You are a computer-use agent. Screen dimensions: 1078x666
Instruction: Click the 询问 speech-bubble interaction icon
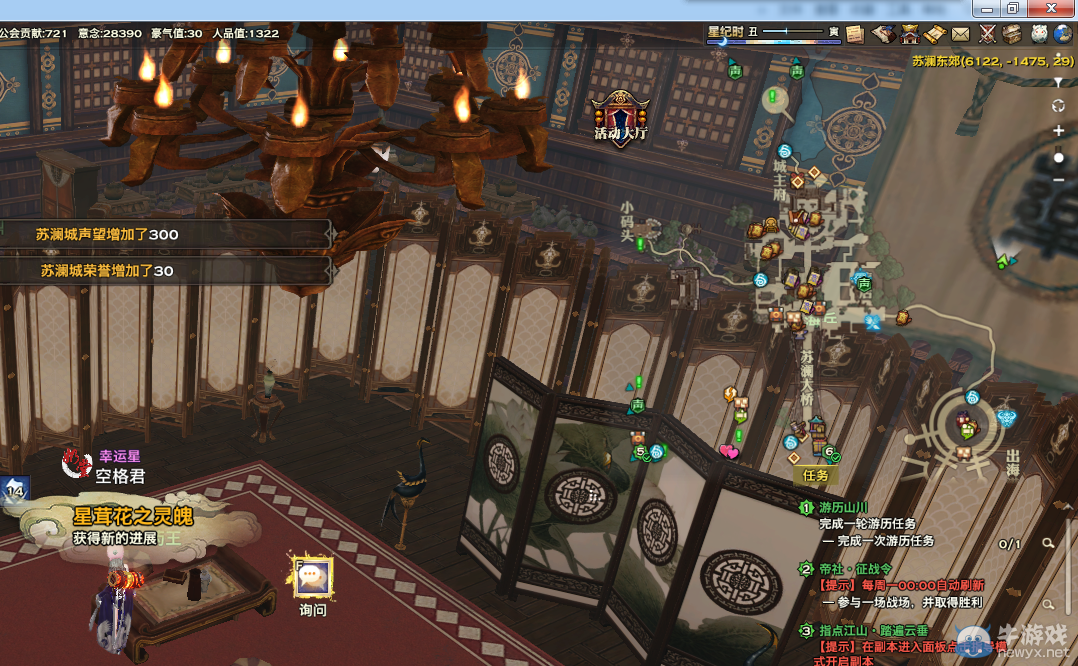[313, 576]
